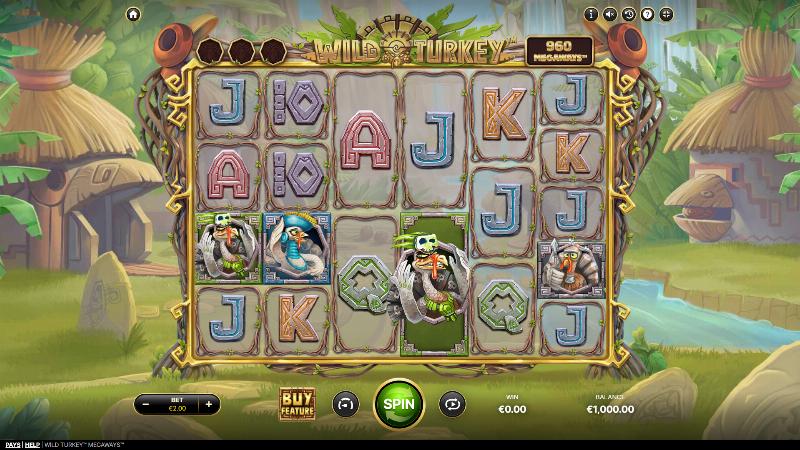
Task: Open the autoplay settings with the circular-arrows icon
Action: (454, 403)
